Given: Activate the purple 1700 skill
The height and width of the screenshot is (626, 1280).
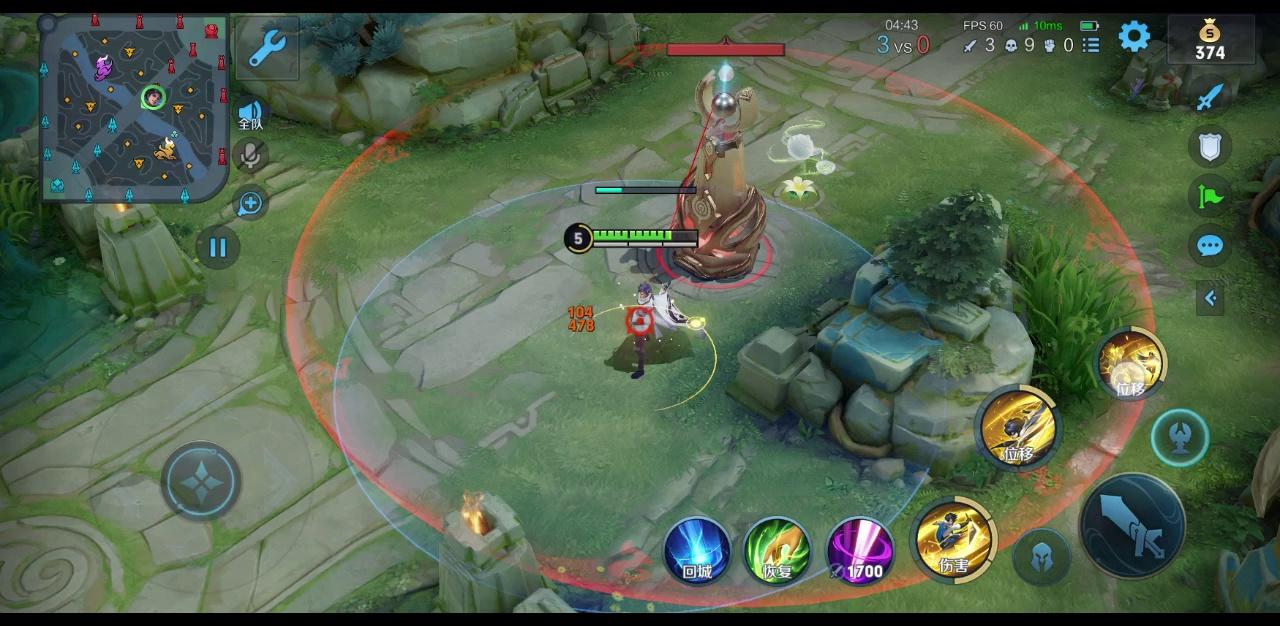Looking at the screenshot, I should [x=860, y=550].
